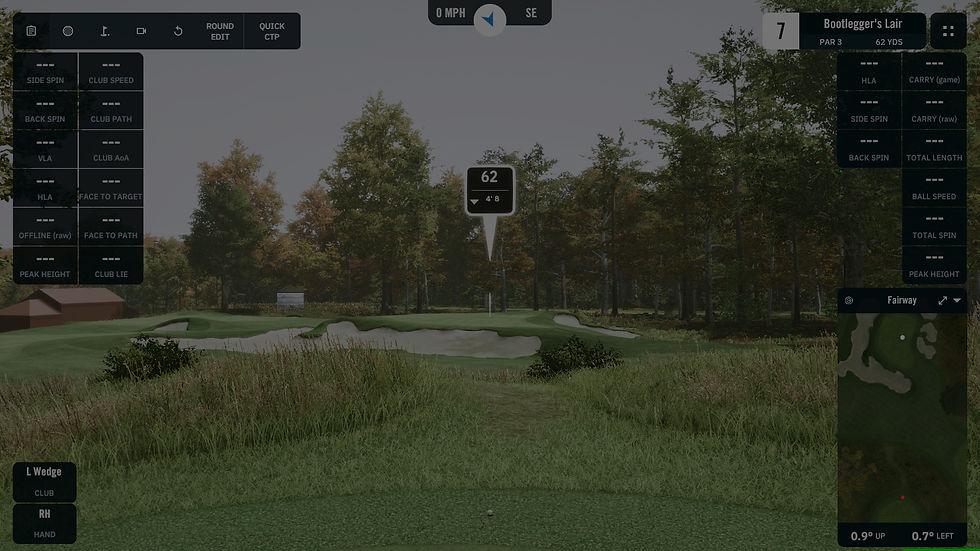
Task: Open the four-dot menu button
Action: [948, 31]
